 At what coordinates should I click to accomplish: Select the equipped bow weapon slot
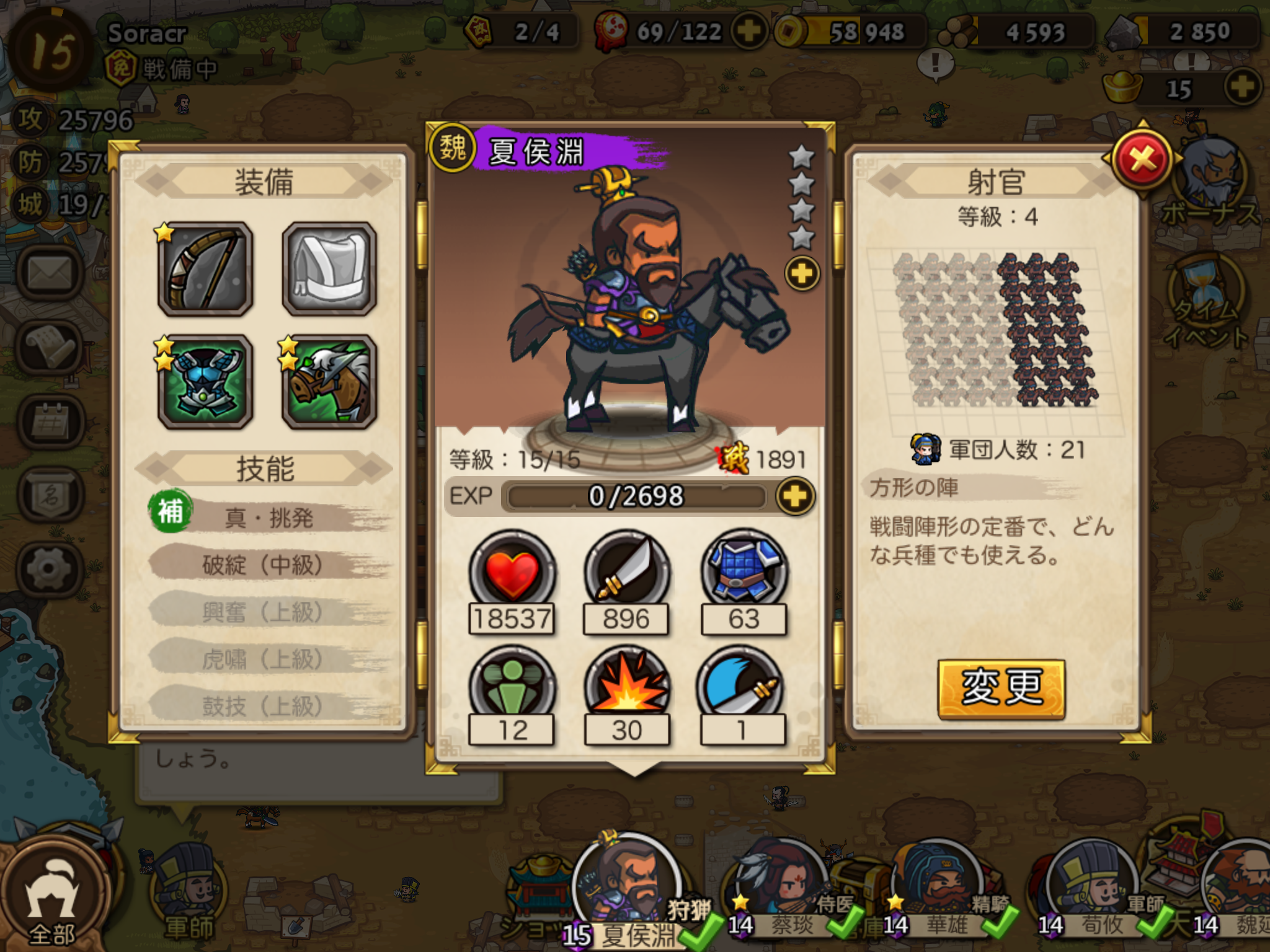coord(205,269)
